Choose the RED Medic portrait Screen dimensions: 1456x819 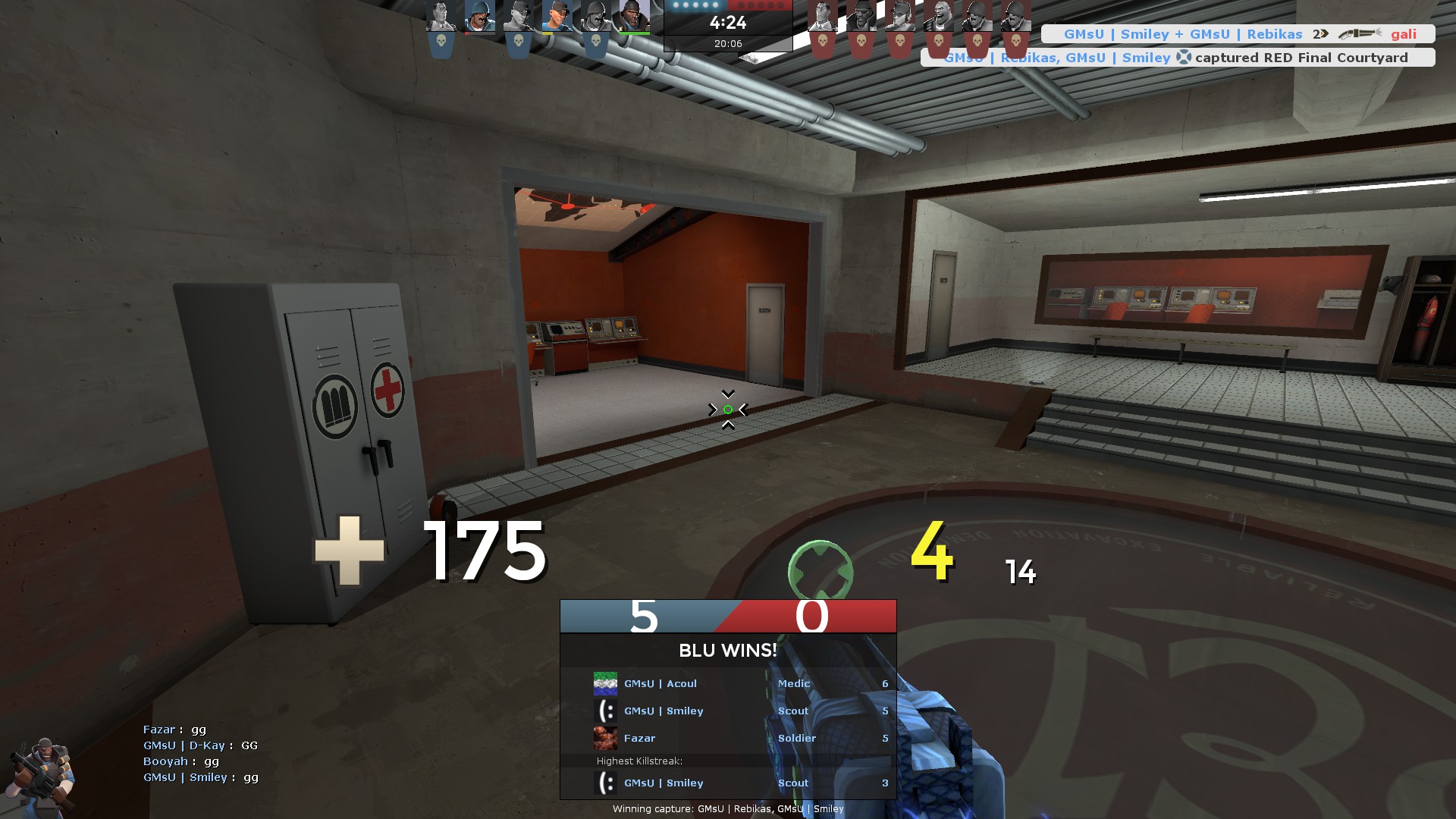822,17
